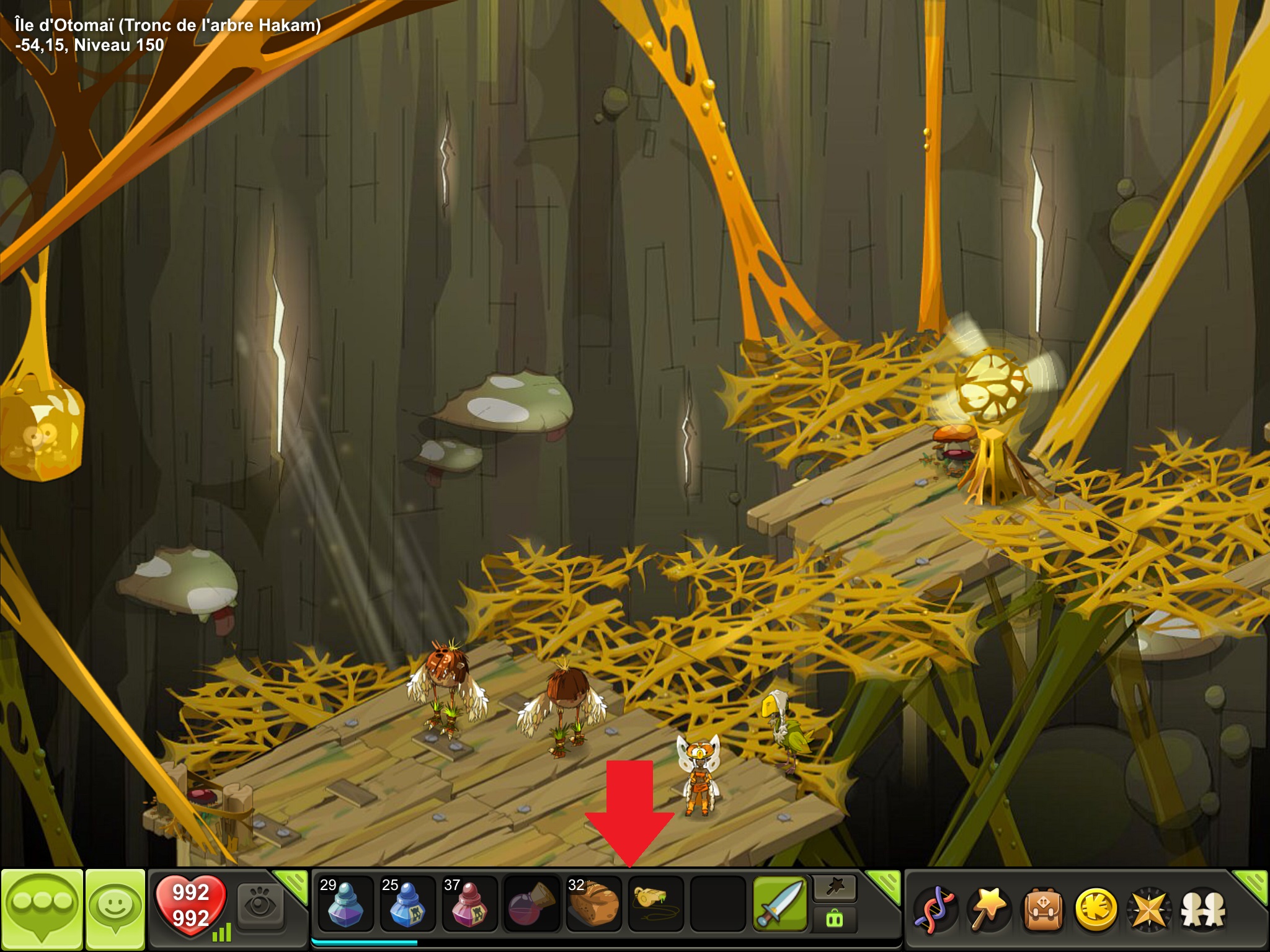Screen dimensions: 1270x952
Task: Open the chat speech bubble button
Action: point(42,909)
